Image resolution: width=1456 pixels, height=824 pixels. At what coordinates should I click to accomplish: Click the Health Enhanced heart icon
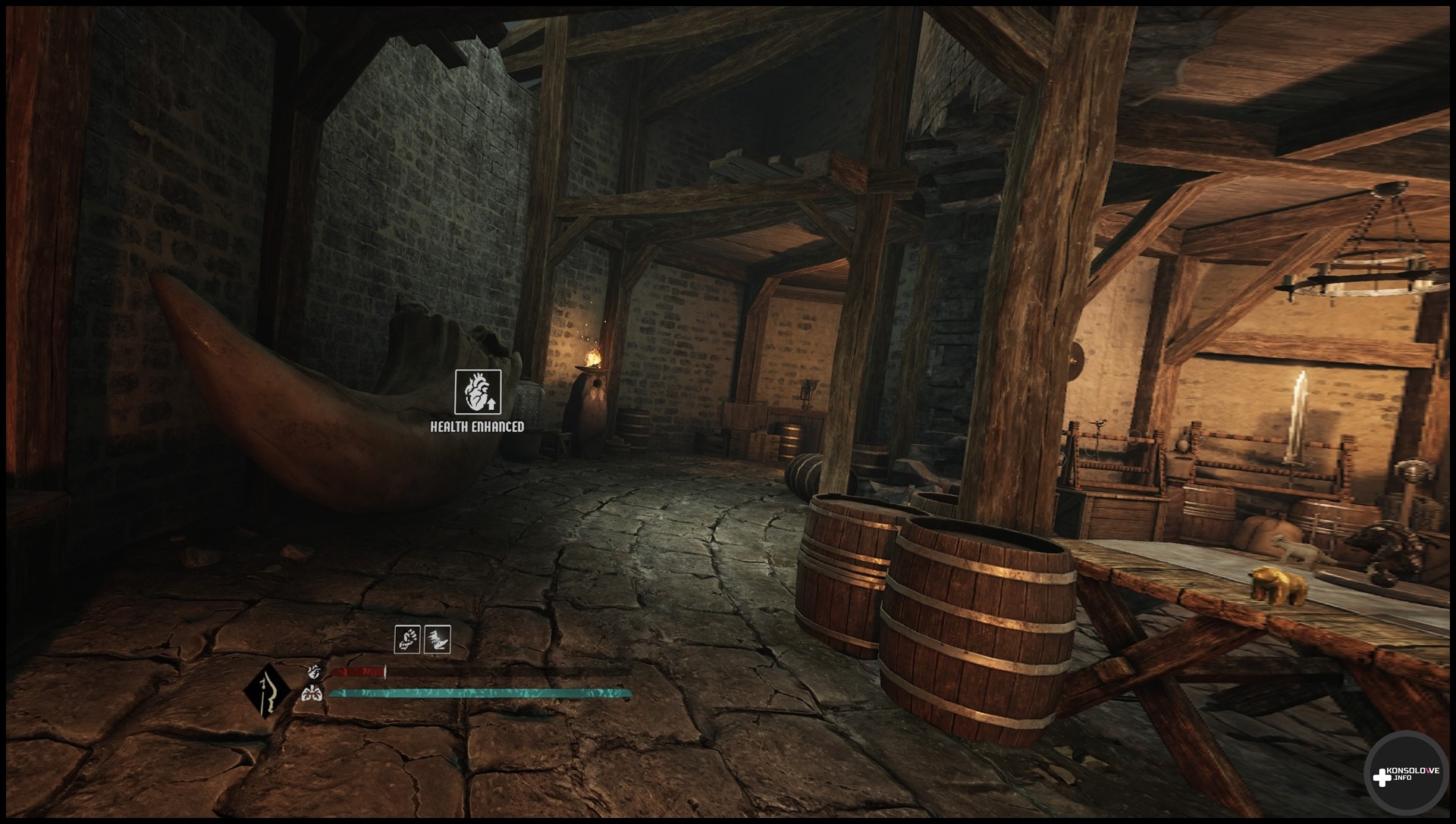tap(477, 392)
